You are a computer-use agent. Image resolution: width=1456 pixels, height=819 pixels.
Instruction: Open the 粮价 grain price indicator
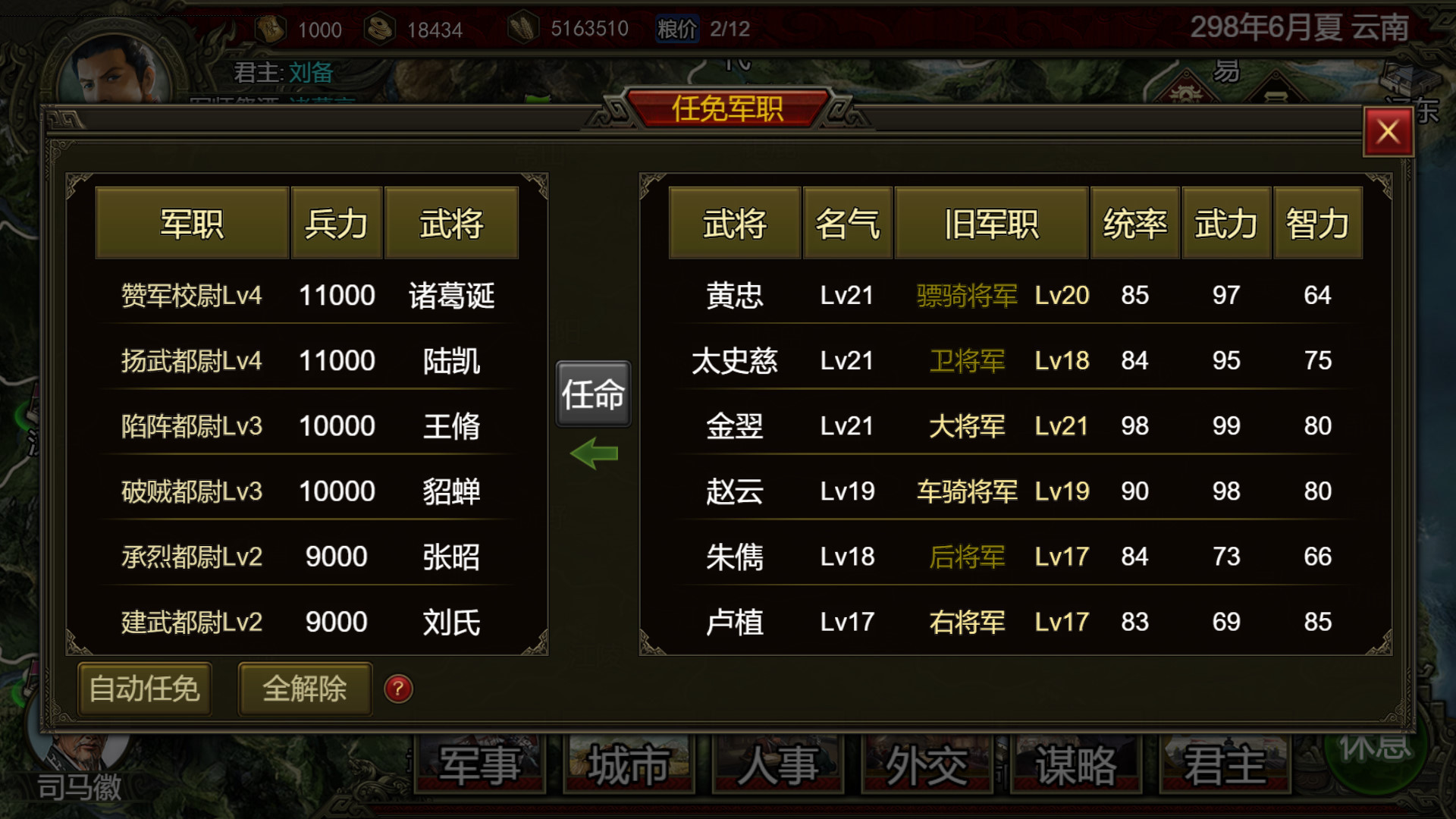tap(676, 29)
